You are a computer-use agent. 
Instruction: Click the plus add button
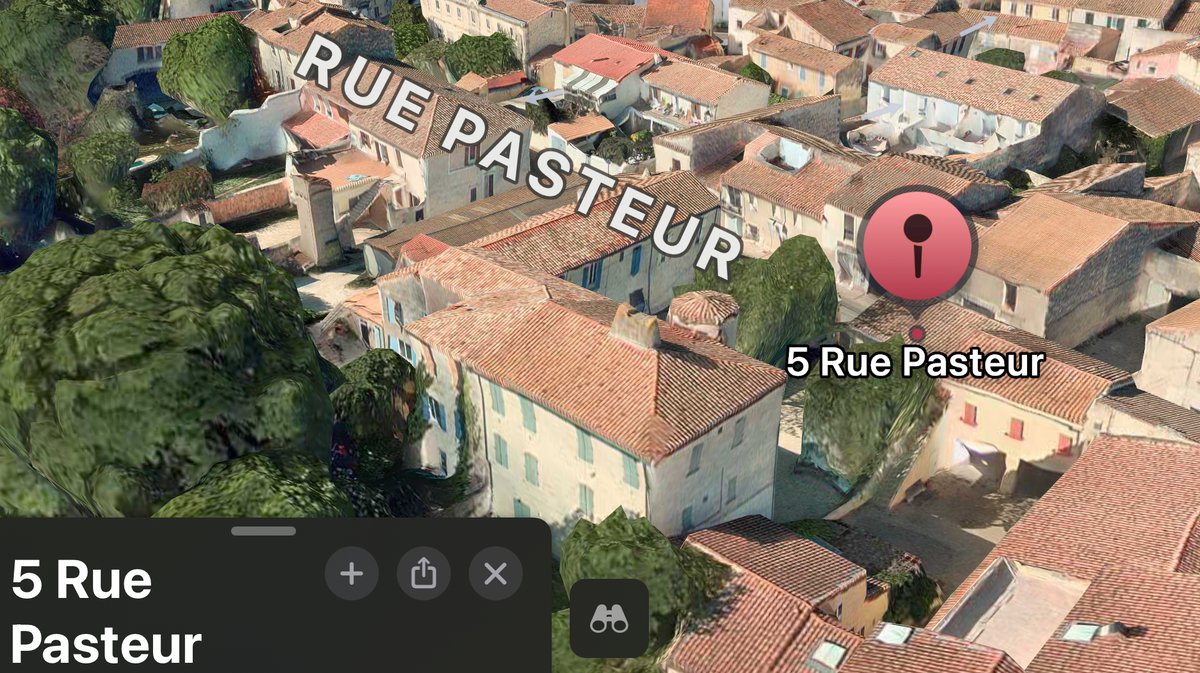[x=351, y=574]
